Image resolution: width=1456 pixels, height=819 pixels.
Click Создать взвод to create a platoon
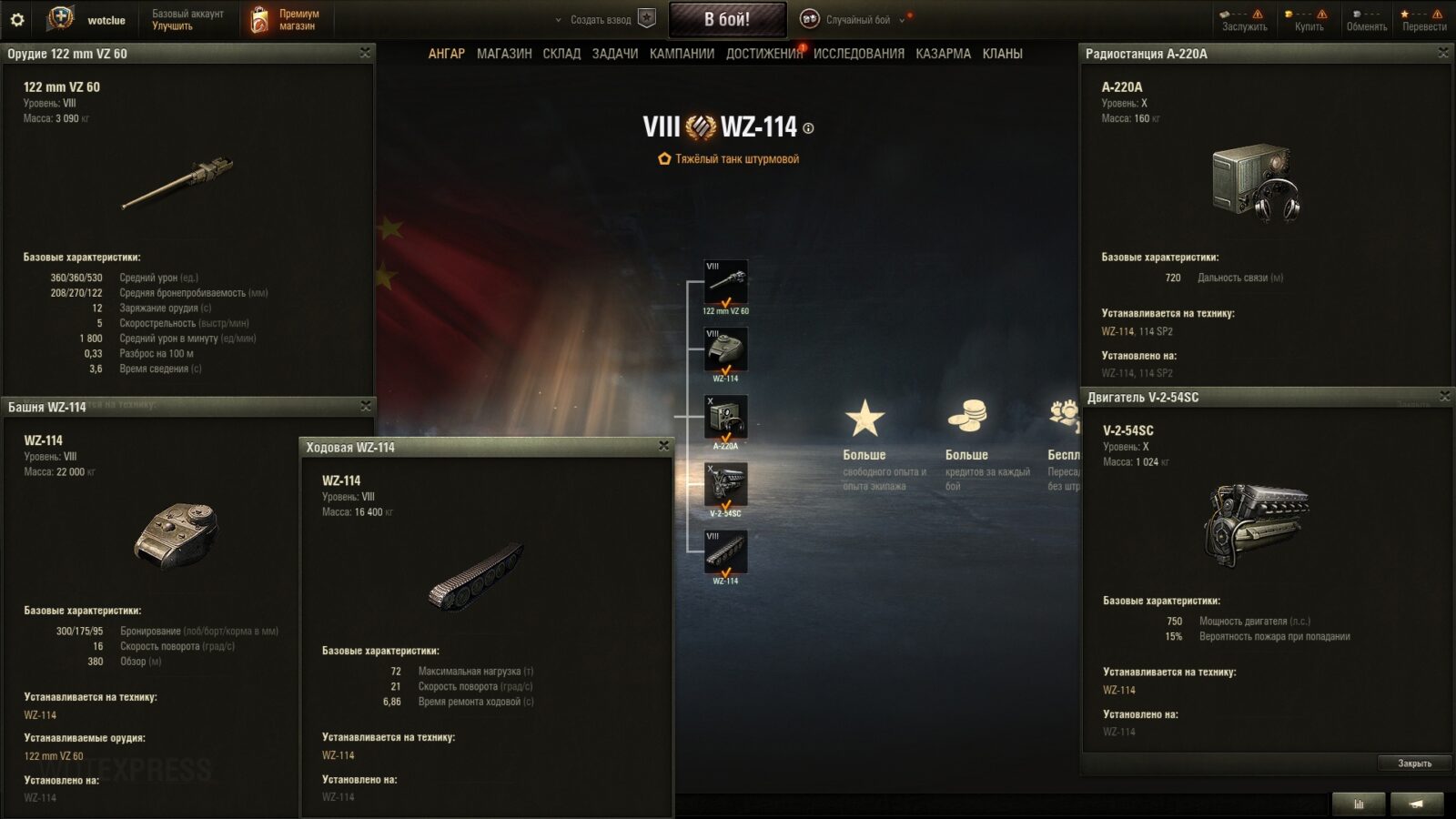602,19
